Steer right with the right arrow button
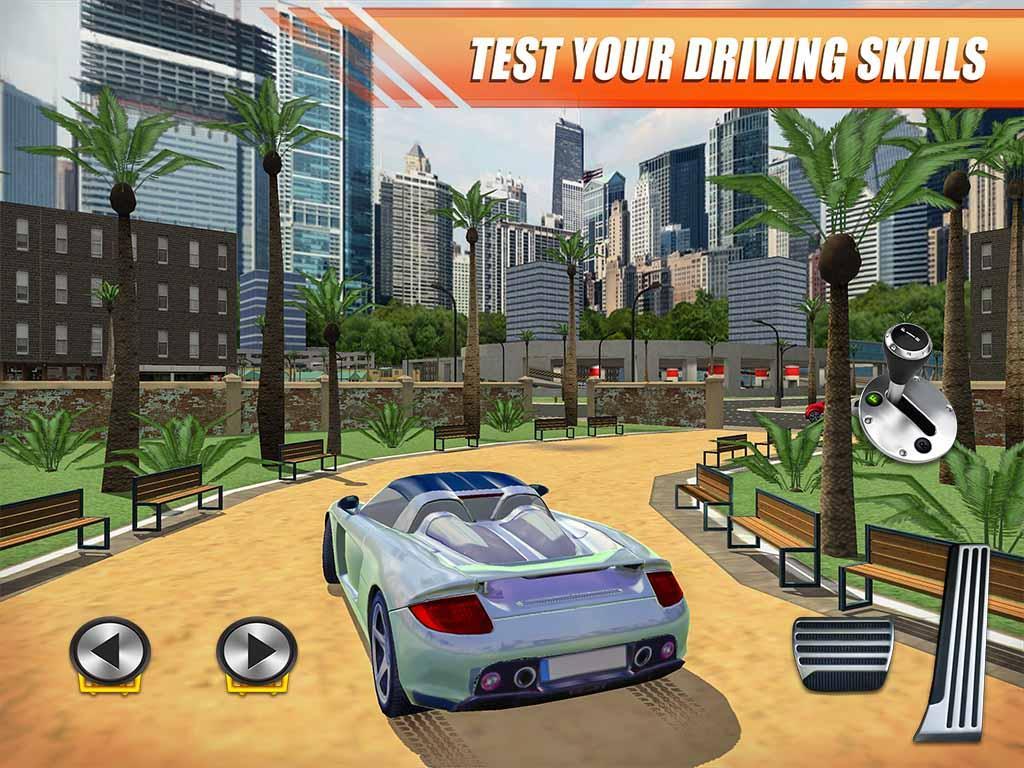Viewport: 1024px width, 768px height. (257, 651)
